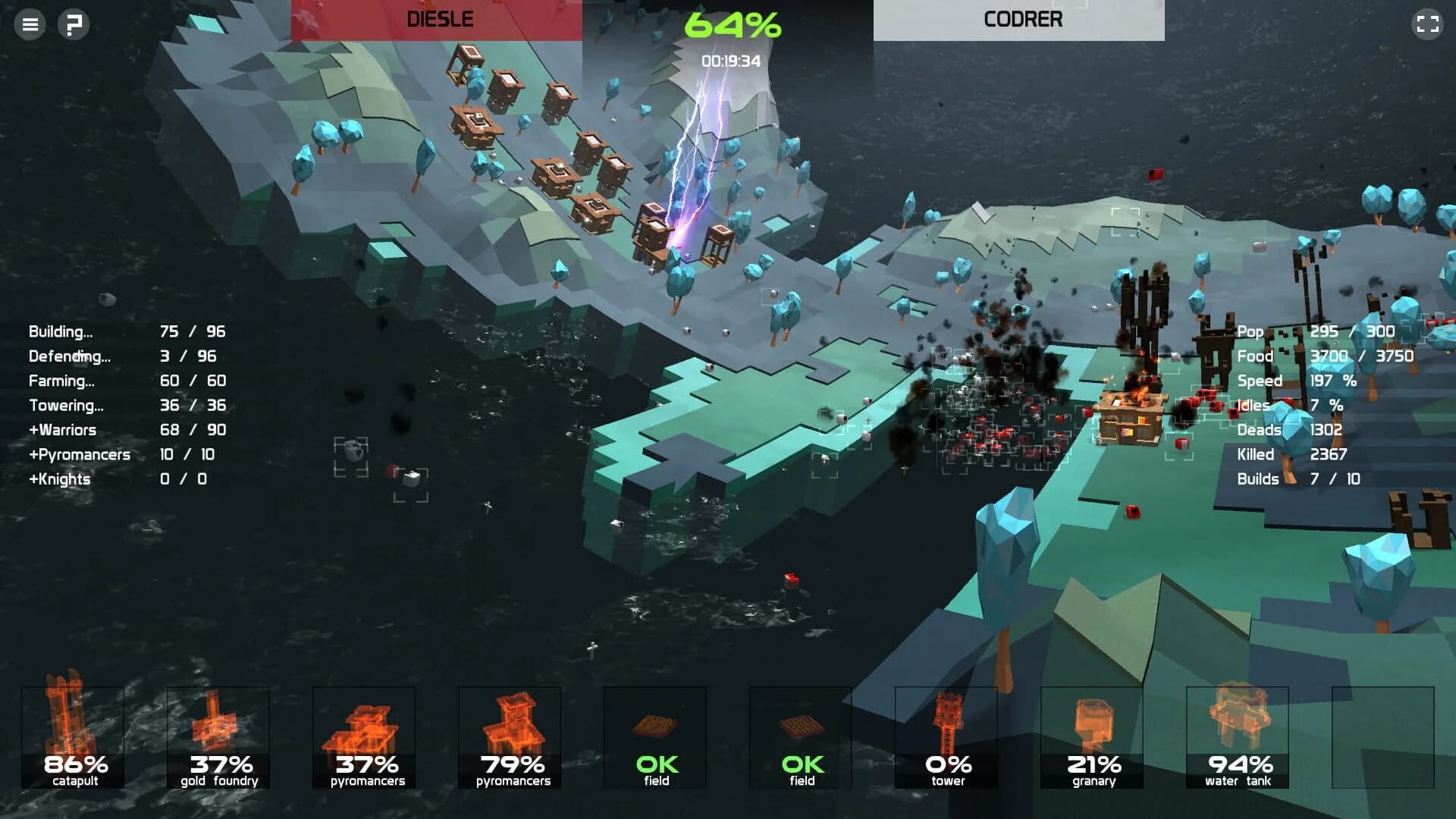Select the granary under construction

1091,736
